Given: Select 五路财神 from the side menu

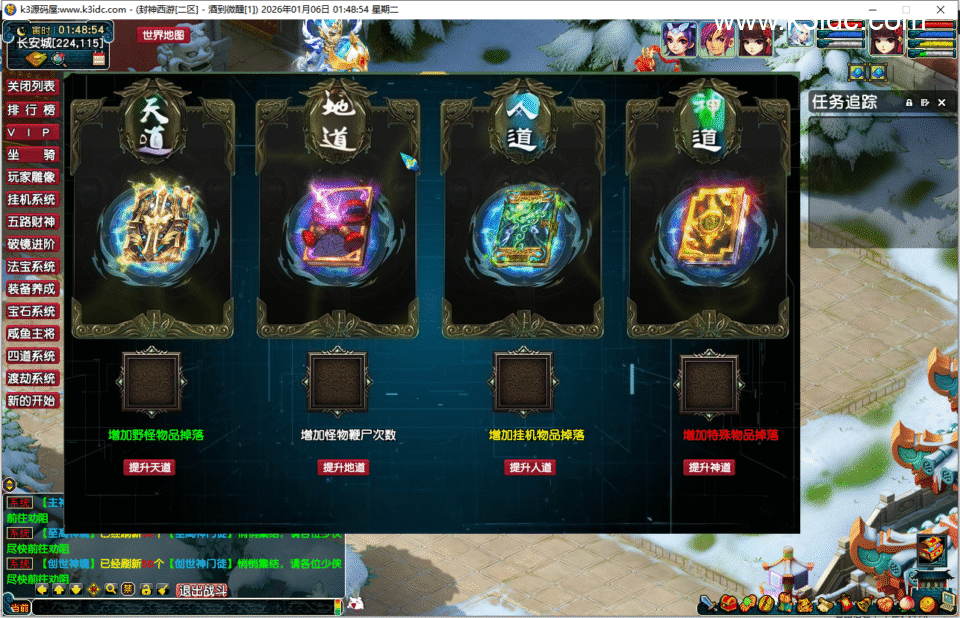Looking at the screenshot, I should [32, 221].
